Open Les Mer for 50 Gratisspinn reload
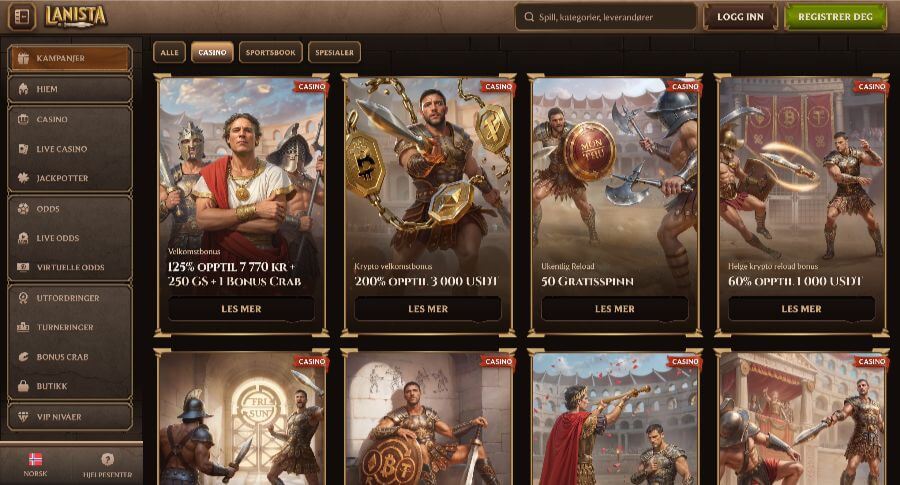The height and width of the screenshot is (485, 900). (614, 309)
